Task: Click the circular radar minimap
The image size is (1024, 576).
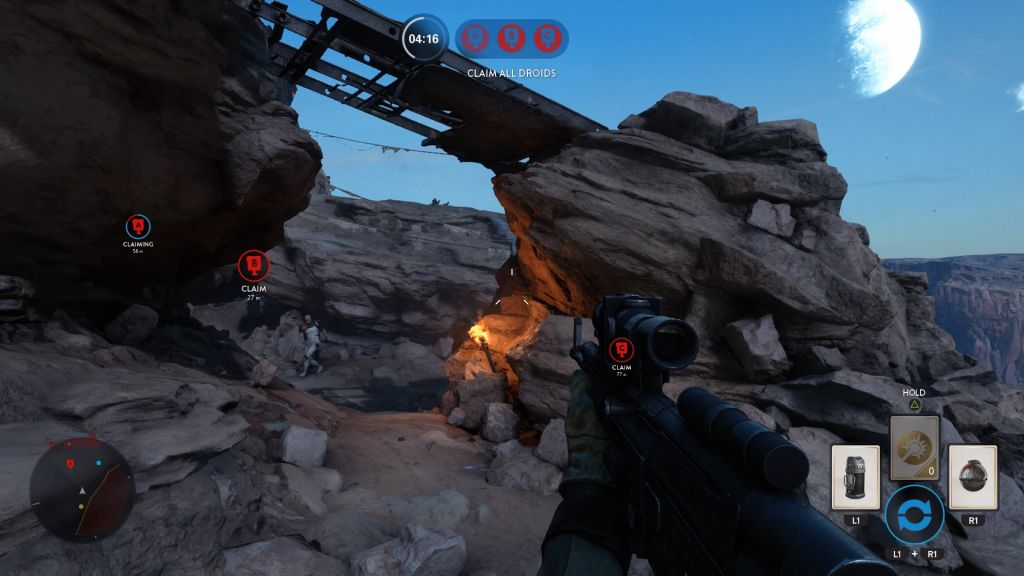Action: pyautogui.click(x=82, y=490)
